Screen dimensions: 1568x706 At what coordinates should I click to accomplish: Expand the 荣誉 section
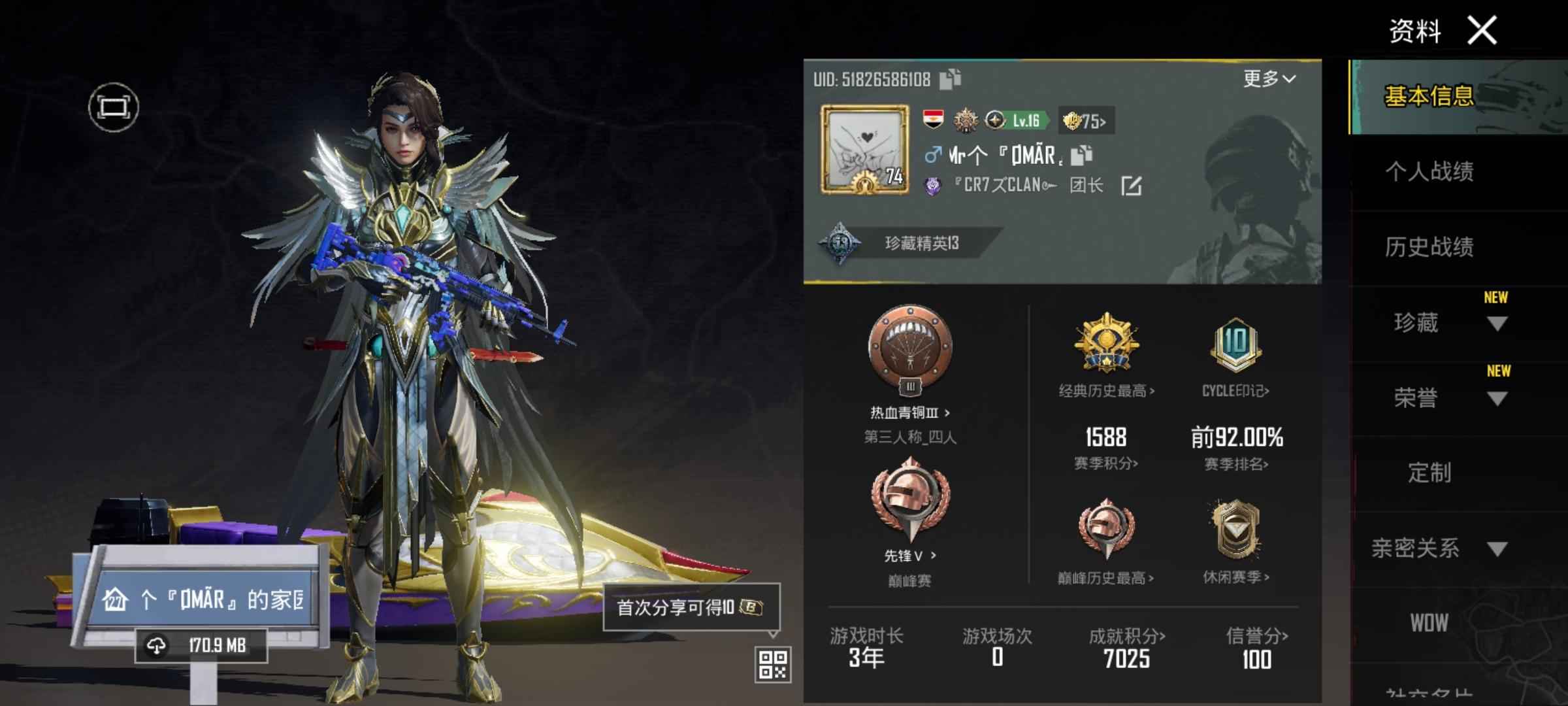point(1496,398)
